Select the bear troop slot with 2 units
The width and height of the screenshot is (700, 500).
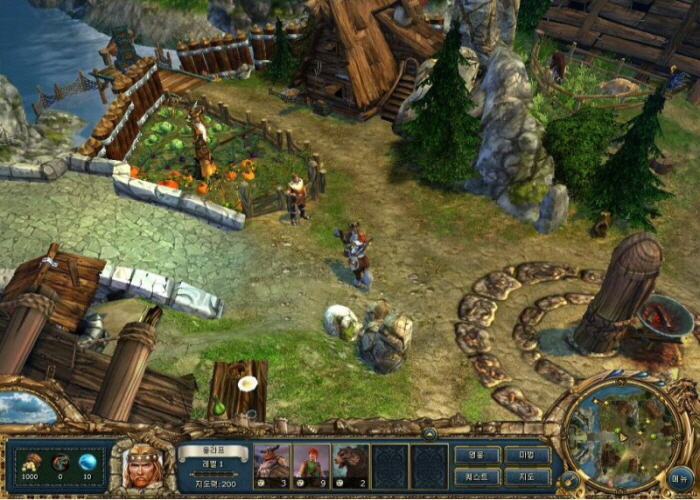pyautogui.click(x=350, y=465)
